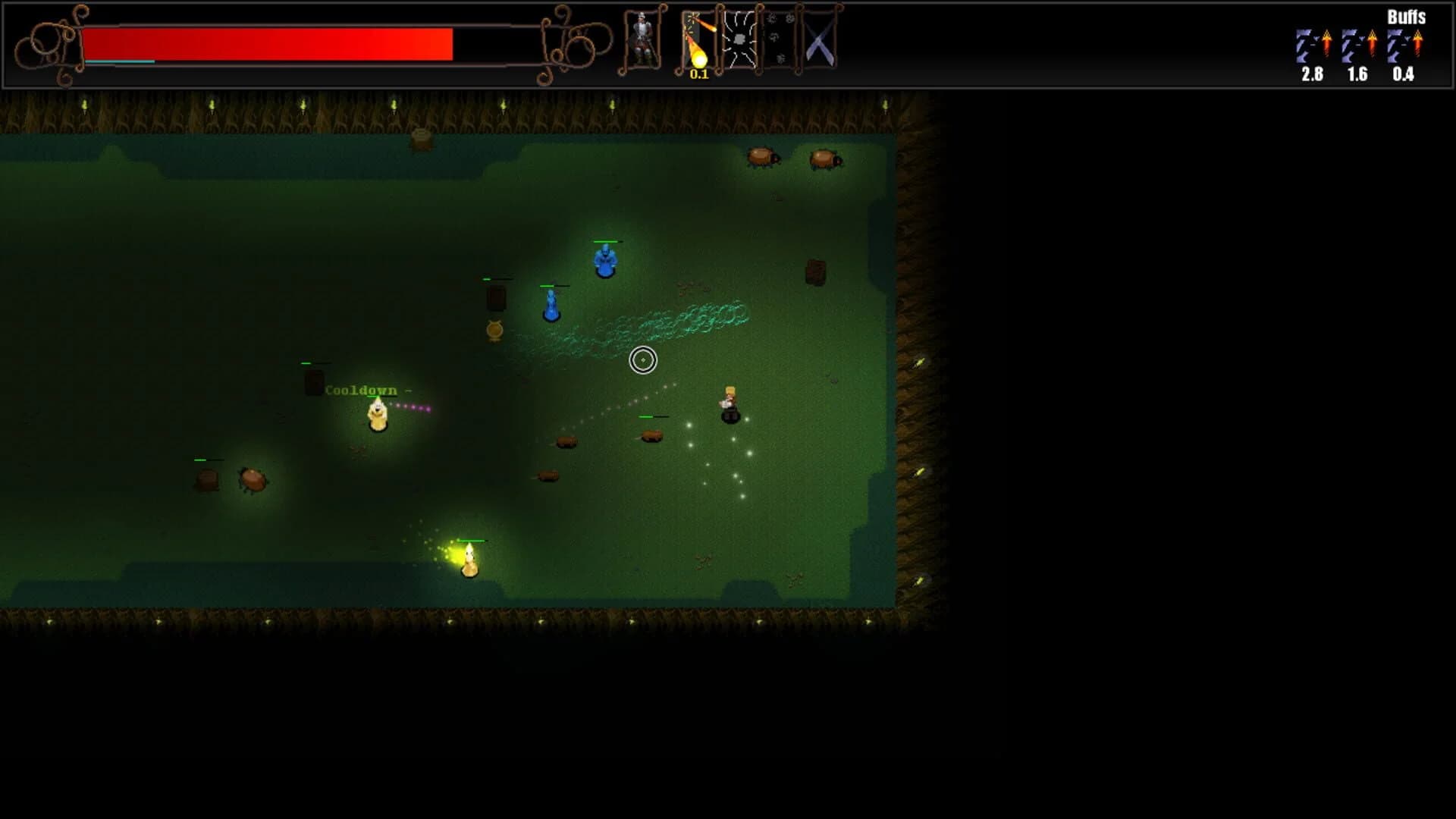Click the golden lamp item on ground
Screen dimensions: 1456x819
tap(493, 330)
